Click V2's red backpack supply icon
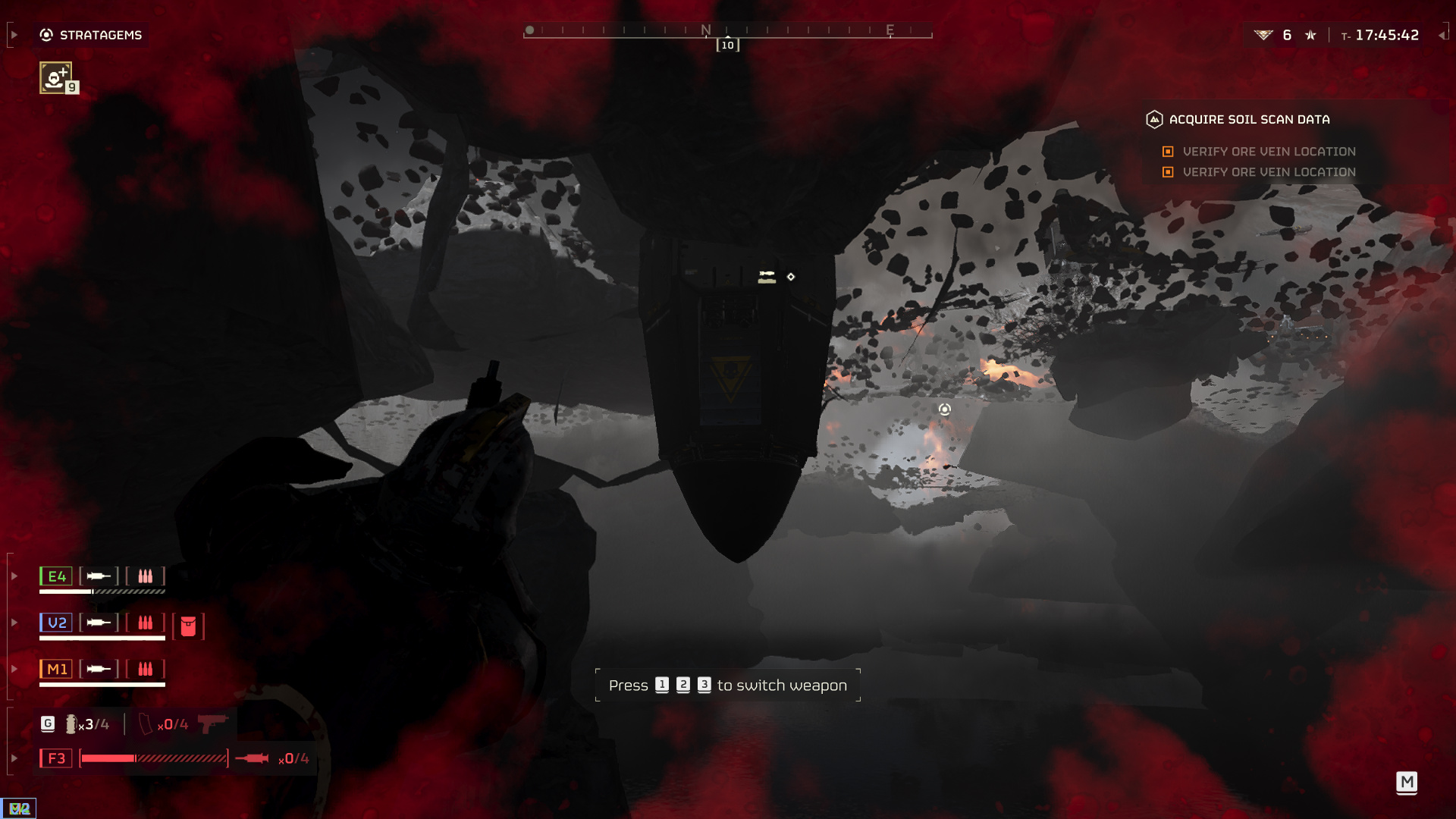 click(x=188, y=626)
